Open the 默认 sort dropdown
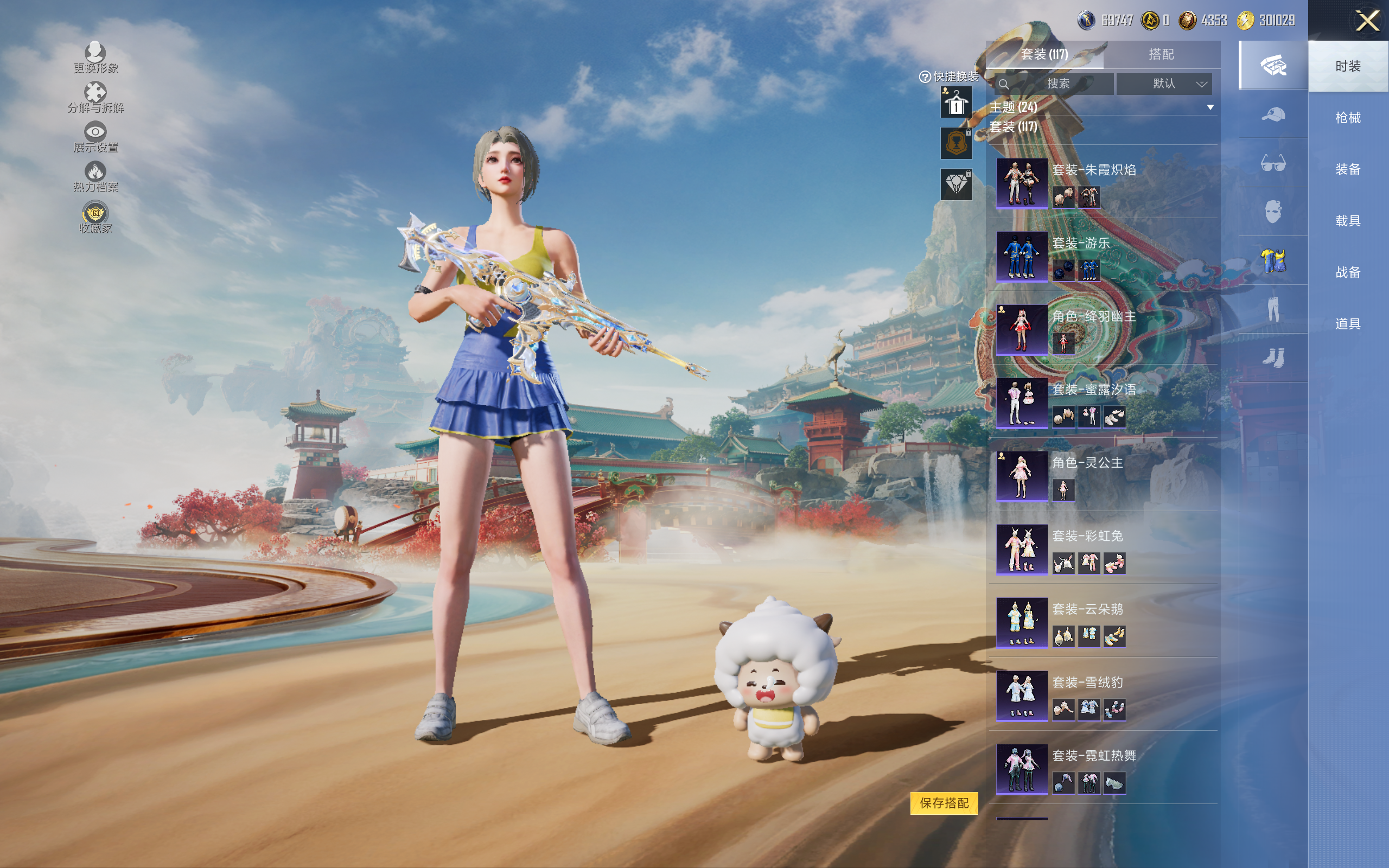 coord(1164,84)
